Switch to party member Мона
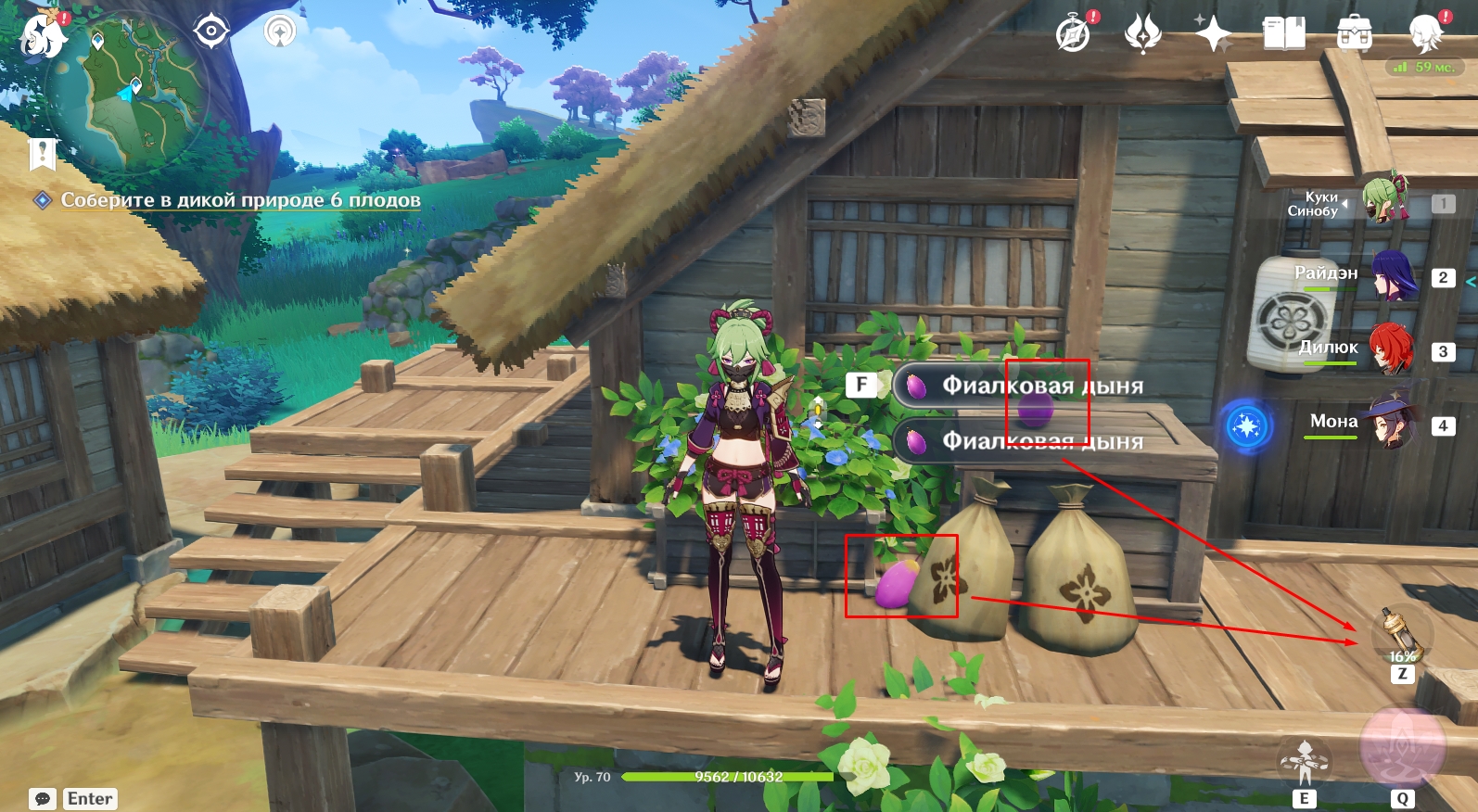 click(x=1392, y=423)
